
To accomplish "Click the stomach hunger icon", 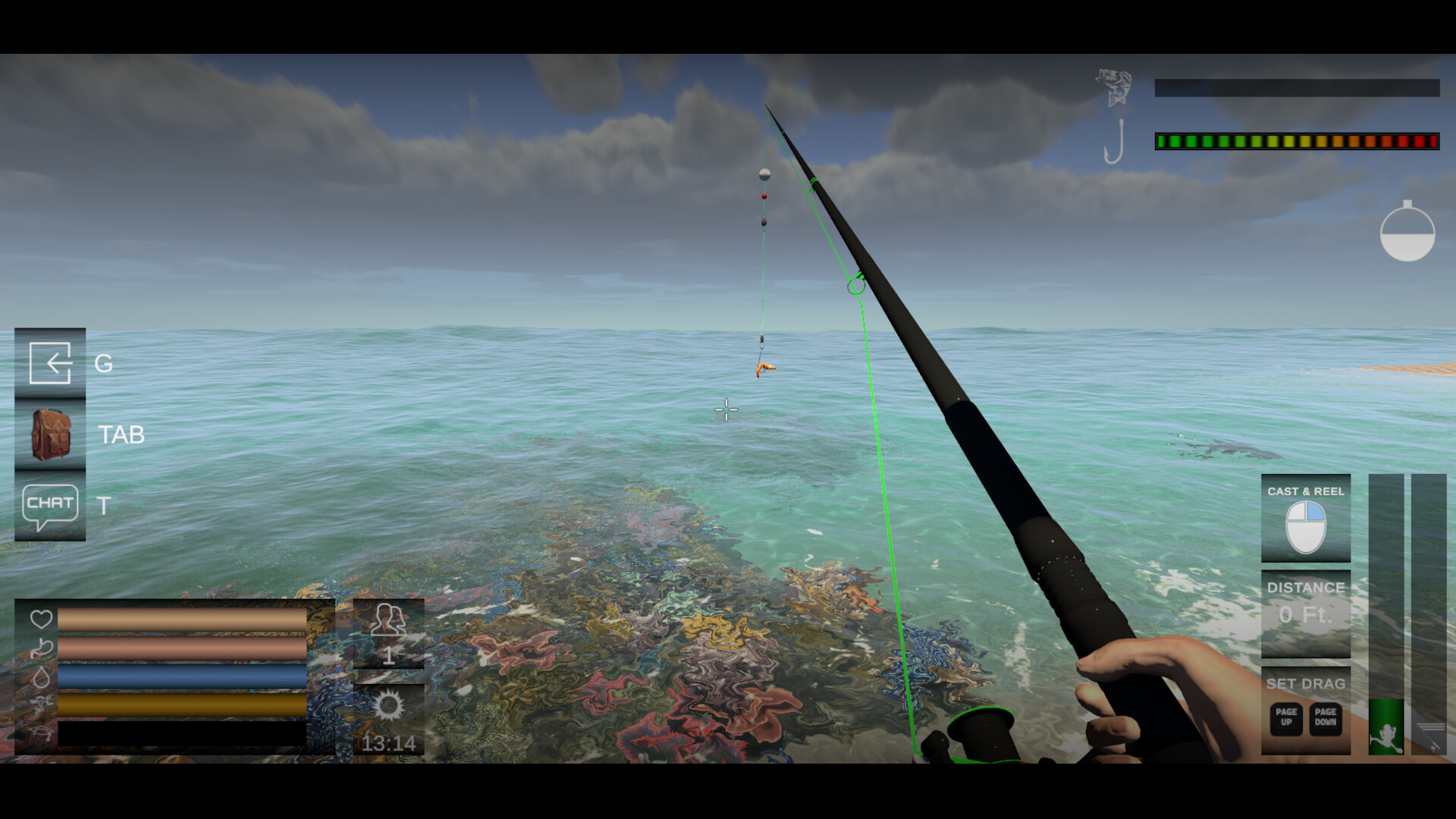I will tap(42, 647).
